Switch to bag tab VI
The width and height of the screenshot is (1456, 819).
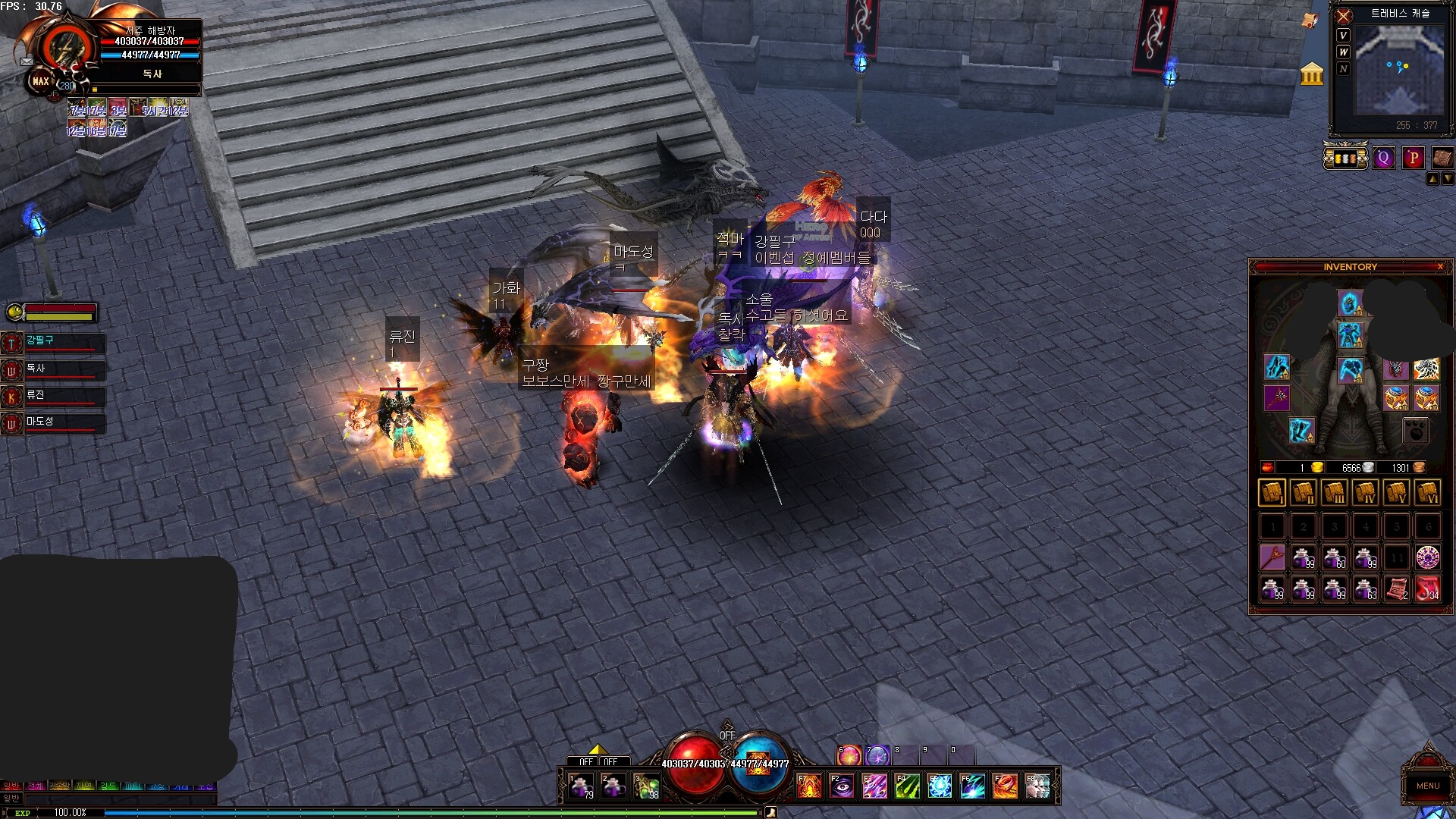pos(1427,493)
